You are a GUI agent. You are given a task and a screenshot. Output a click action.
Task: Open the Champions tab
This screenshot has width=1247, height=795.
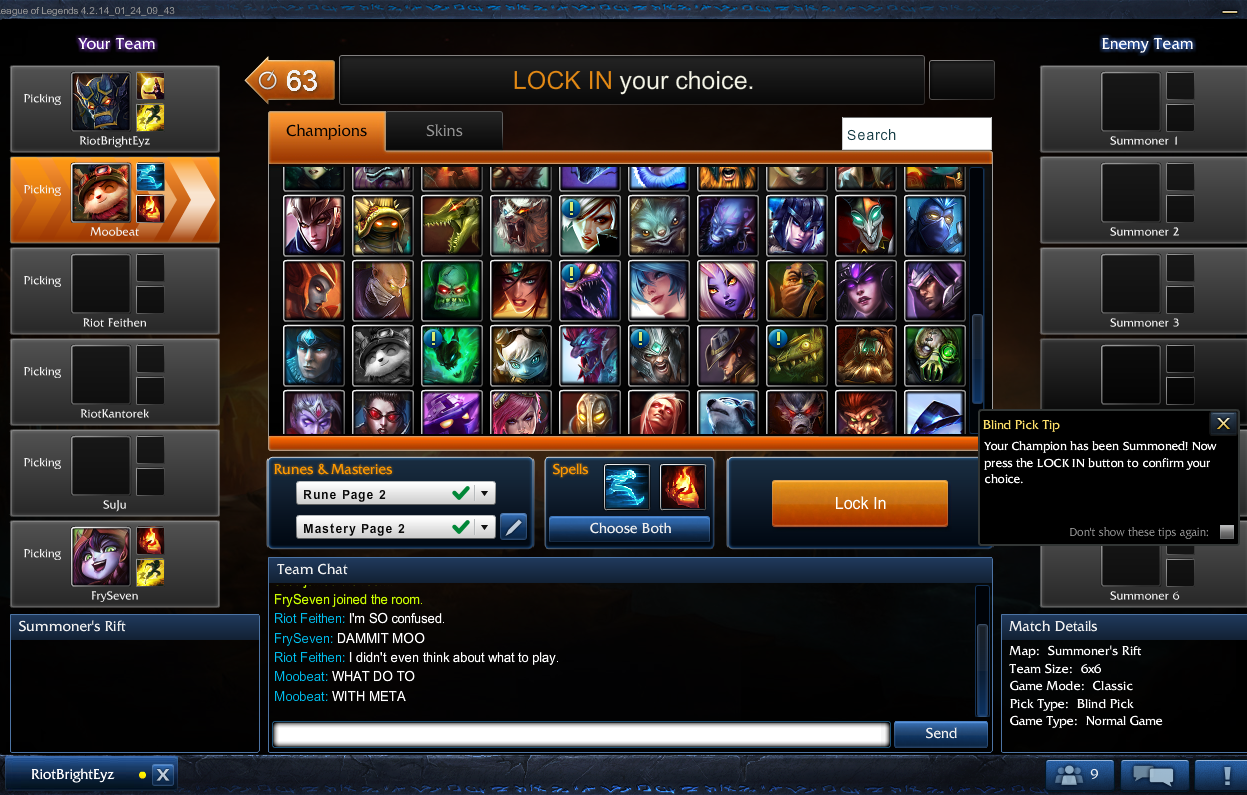click(326, 131)
